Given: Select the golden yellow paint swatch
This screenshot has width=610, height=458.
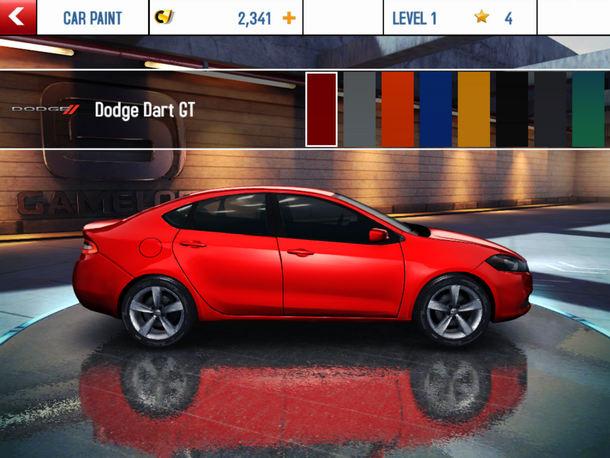Looking at the screenshot, I should 474,110.
